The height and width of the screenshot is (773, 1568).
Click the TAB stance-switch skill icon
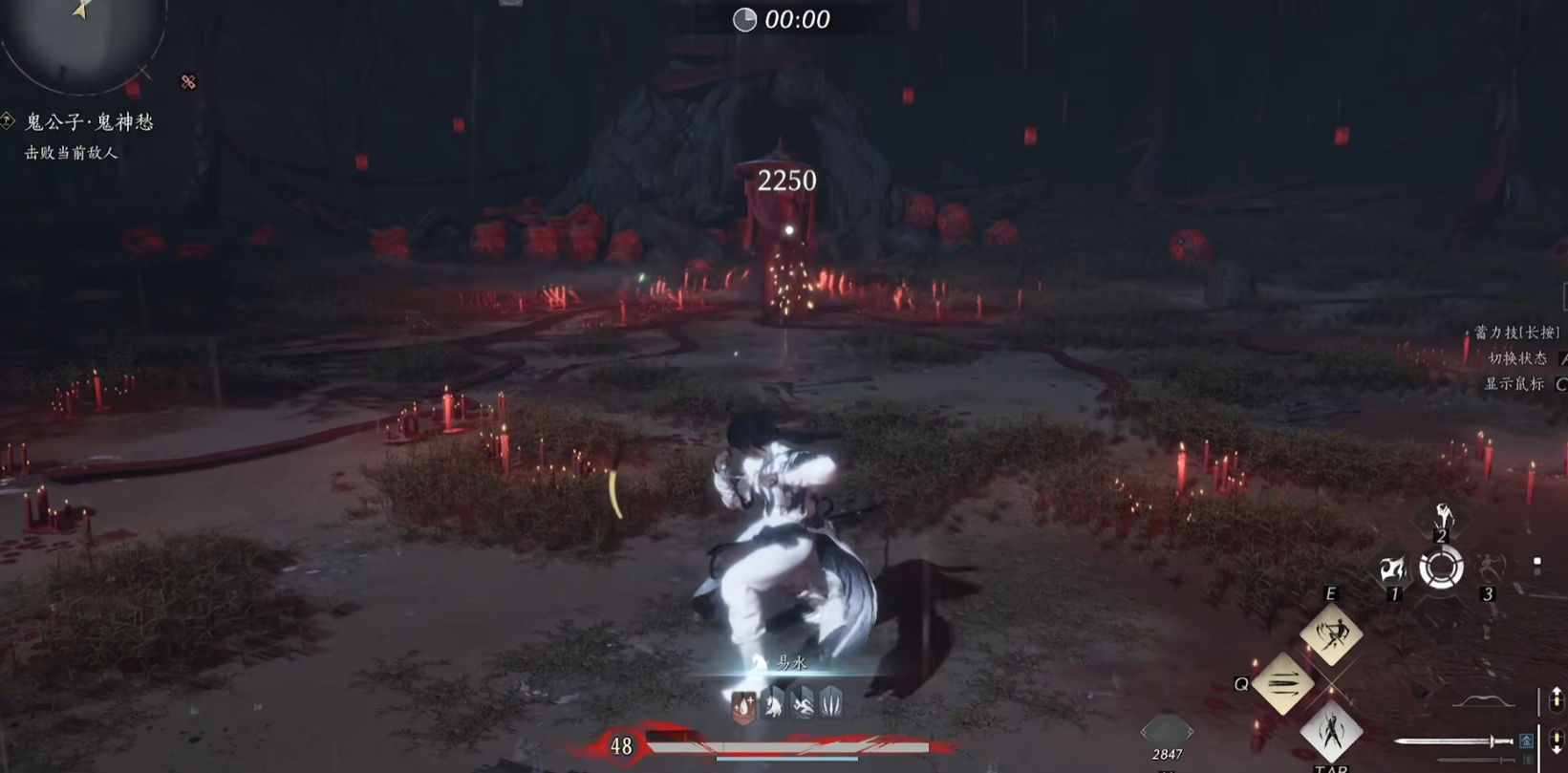pos(1331,732)
